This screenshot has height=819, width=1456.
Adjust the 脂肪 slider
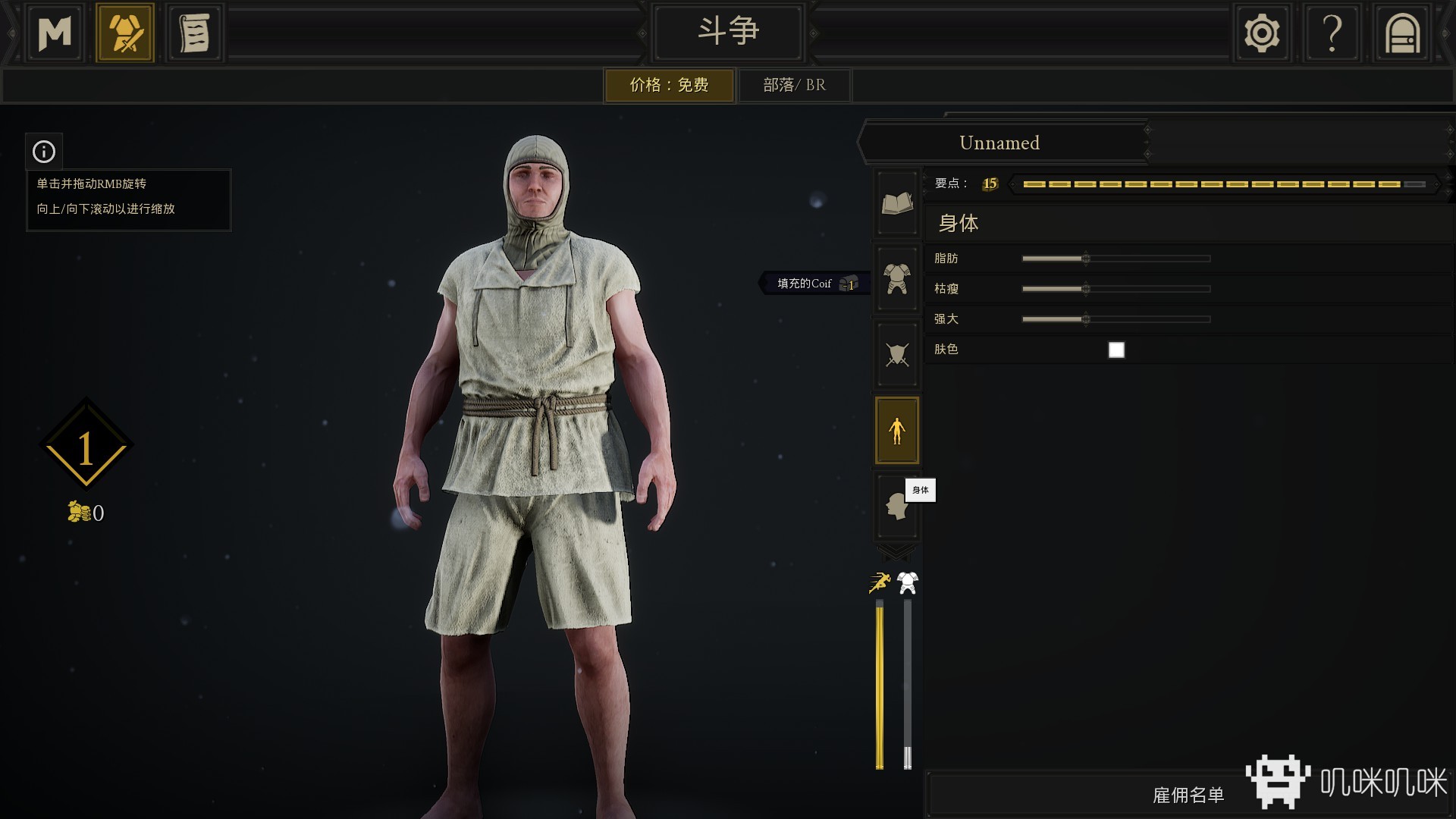tap(1086, 259)
